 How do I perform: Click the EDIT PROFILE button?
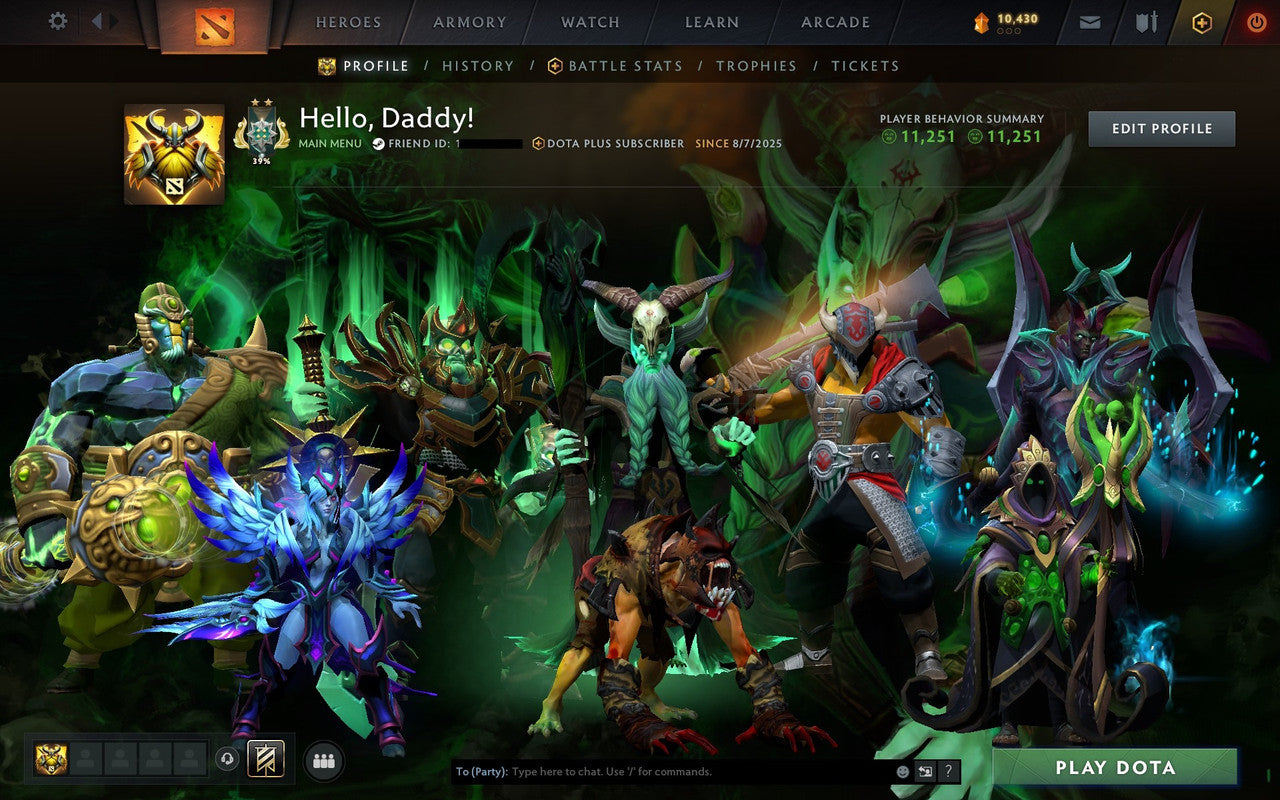[x=1161, y=128]
